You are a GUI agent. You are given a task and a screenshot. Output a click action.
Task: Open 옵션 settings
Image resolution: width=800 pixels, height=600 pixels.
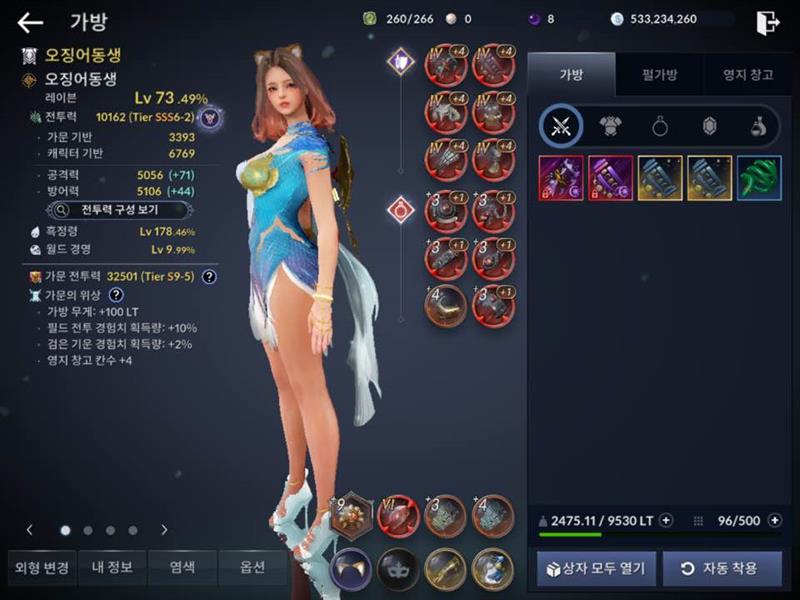[252, 568]
